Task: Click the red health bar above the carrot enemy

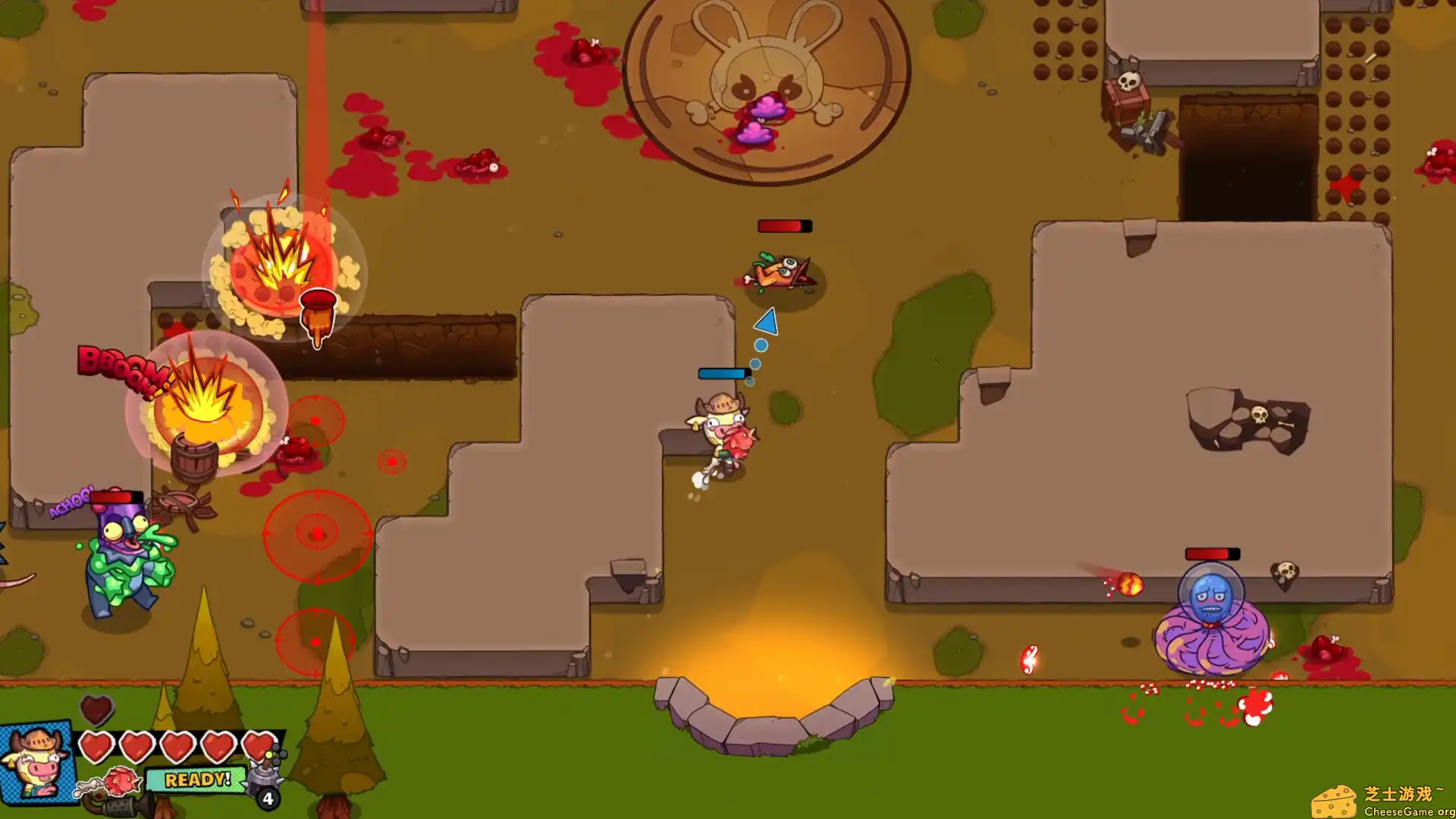Action: coord(784,224)
